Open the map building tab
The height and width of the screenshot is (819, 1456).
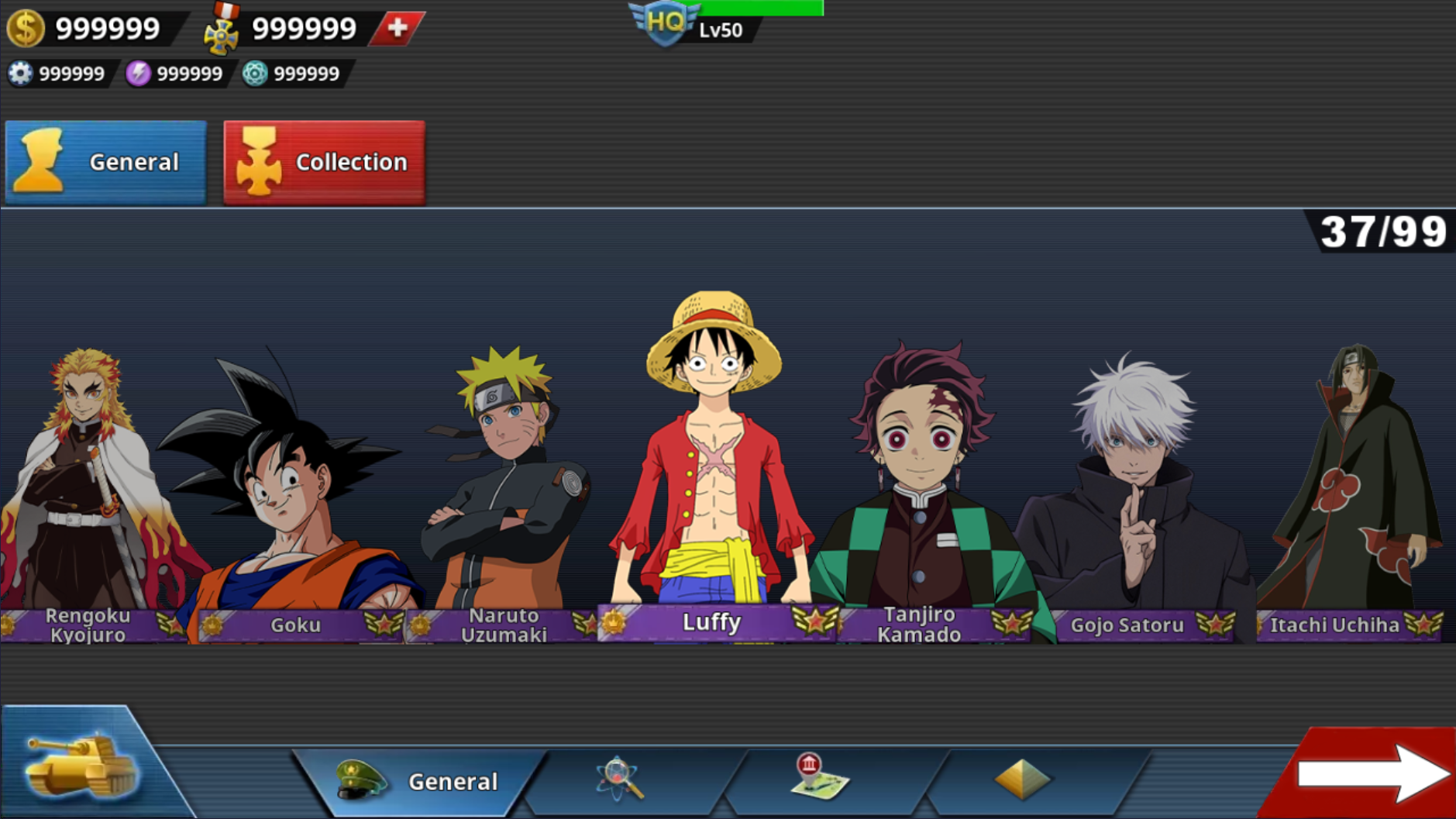tap(818, 778)
